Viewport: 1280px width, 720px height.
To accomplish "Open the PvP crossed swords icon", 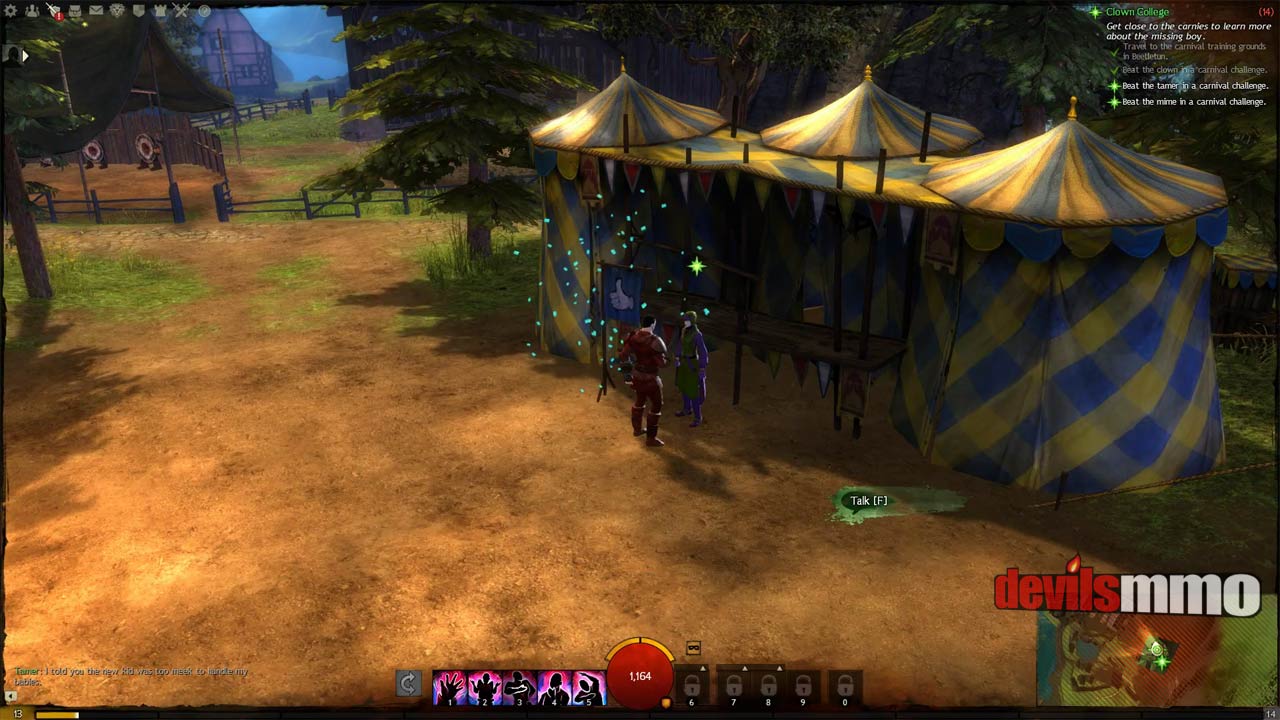I will coord(182,11).
